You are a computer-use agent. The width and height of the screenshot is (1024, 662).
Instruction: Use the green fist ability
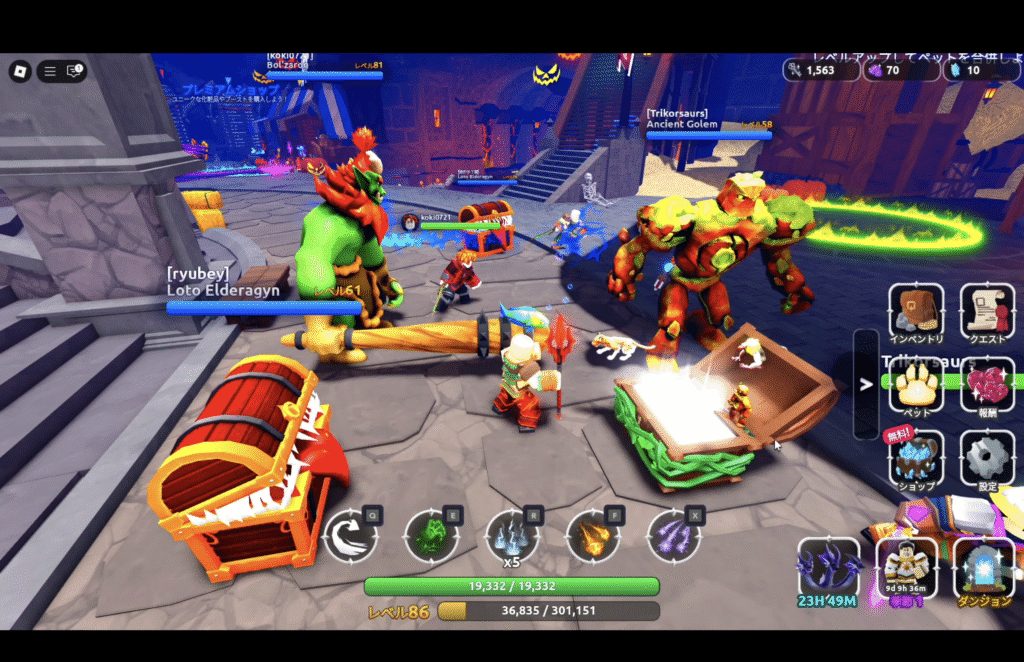432,535
